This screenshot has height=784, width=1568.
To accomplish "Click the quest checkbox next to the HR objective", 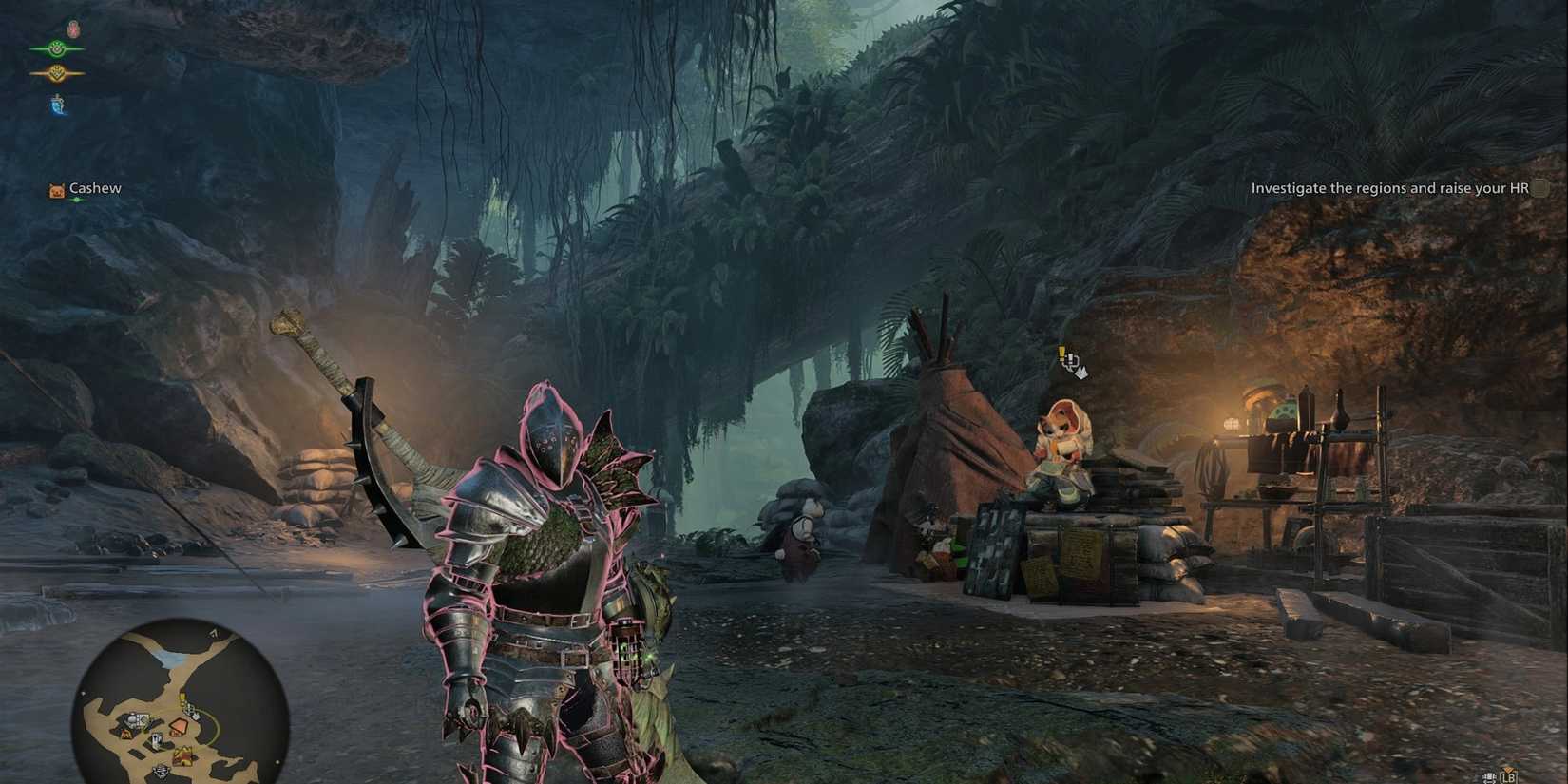I will click(1541, 188).
